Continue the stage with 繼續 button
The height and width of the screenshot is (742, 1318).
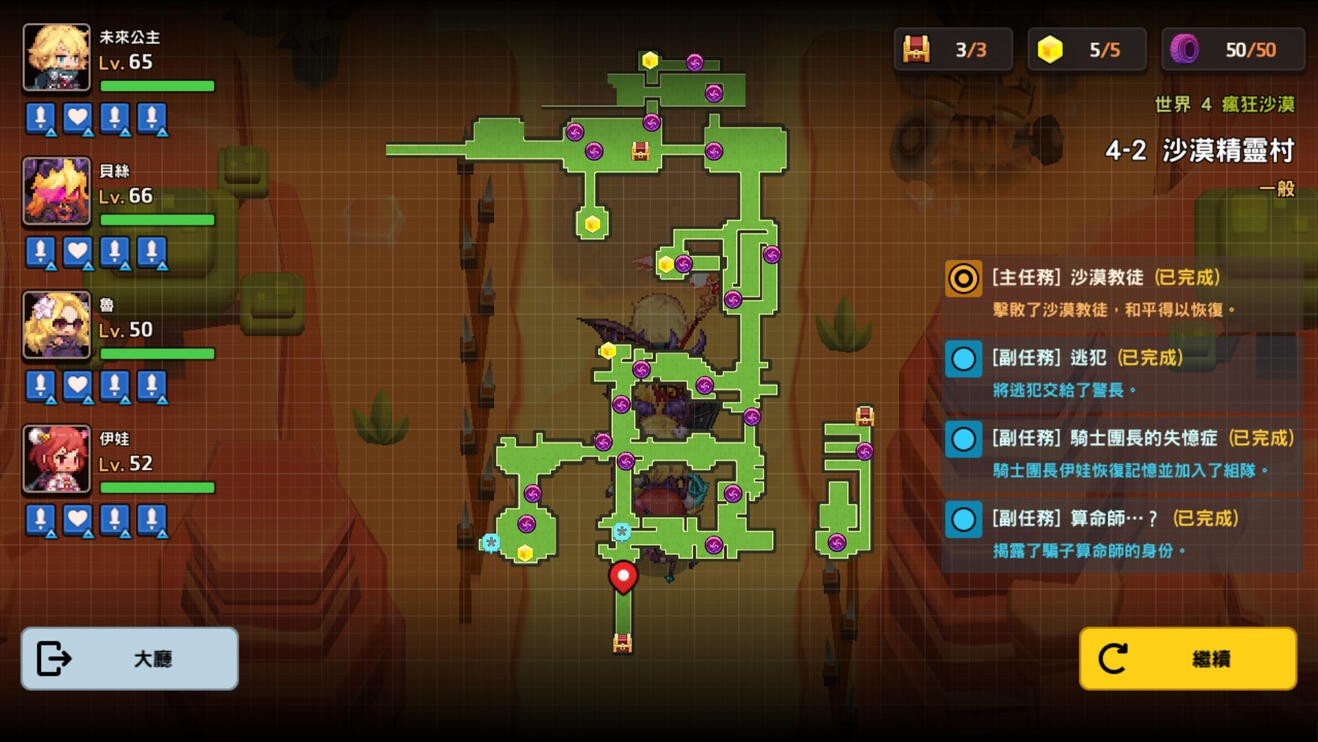pyautogui.click(x=1188, y=658)
